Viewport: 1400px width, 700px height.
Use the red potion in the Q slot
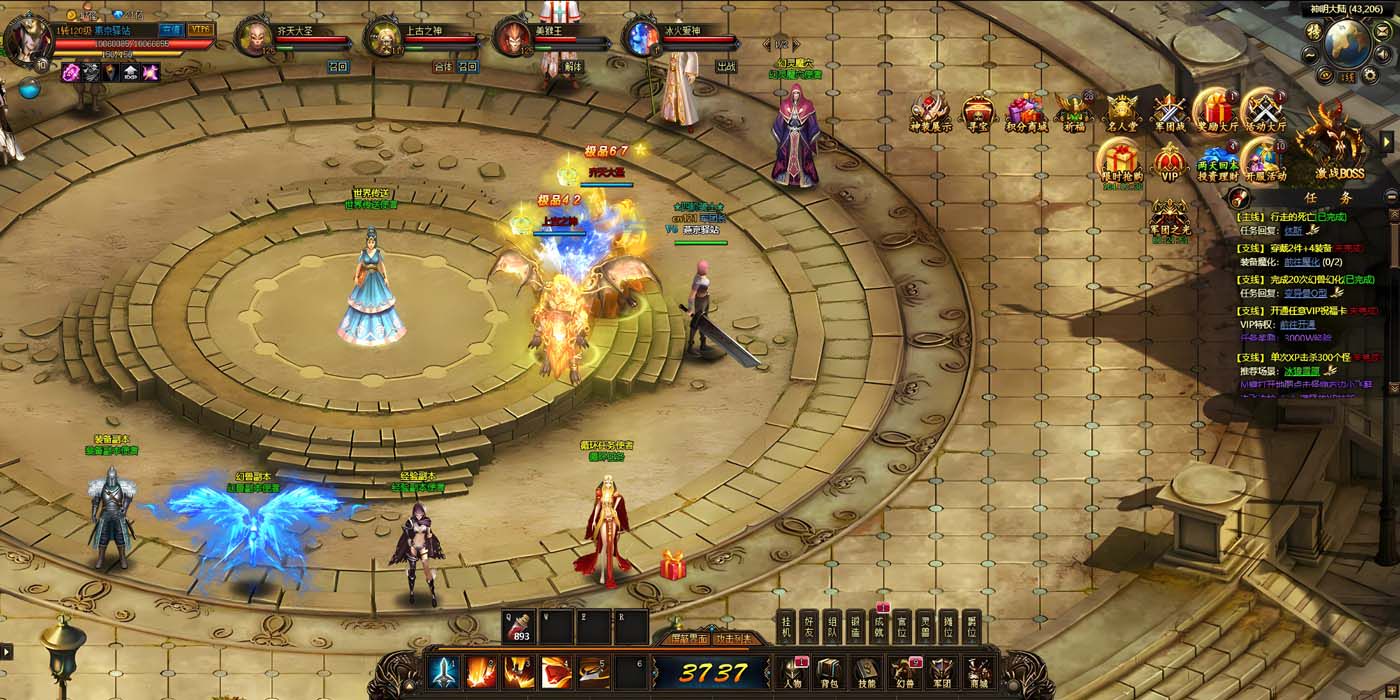click(520, 626)
